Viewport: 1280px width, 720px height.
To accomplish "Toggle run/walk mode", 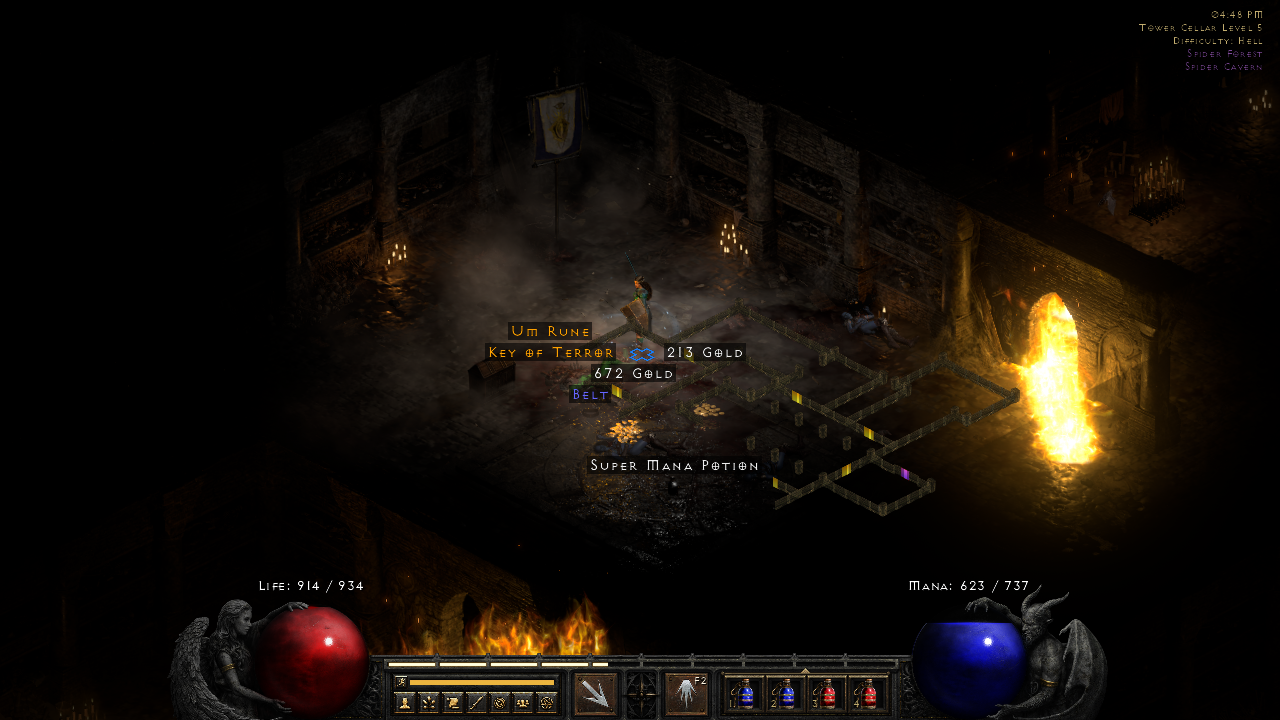I will tap(402, 682).
